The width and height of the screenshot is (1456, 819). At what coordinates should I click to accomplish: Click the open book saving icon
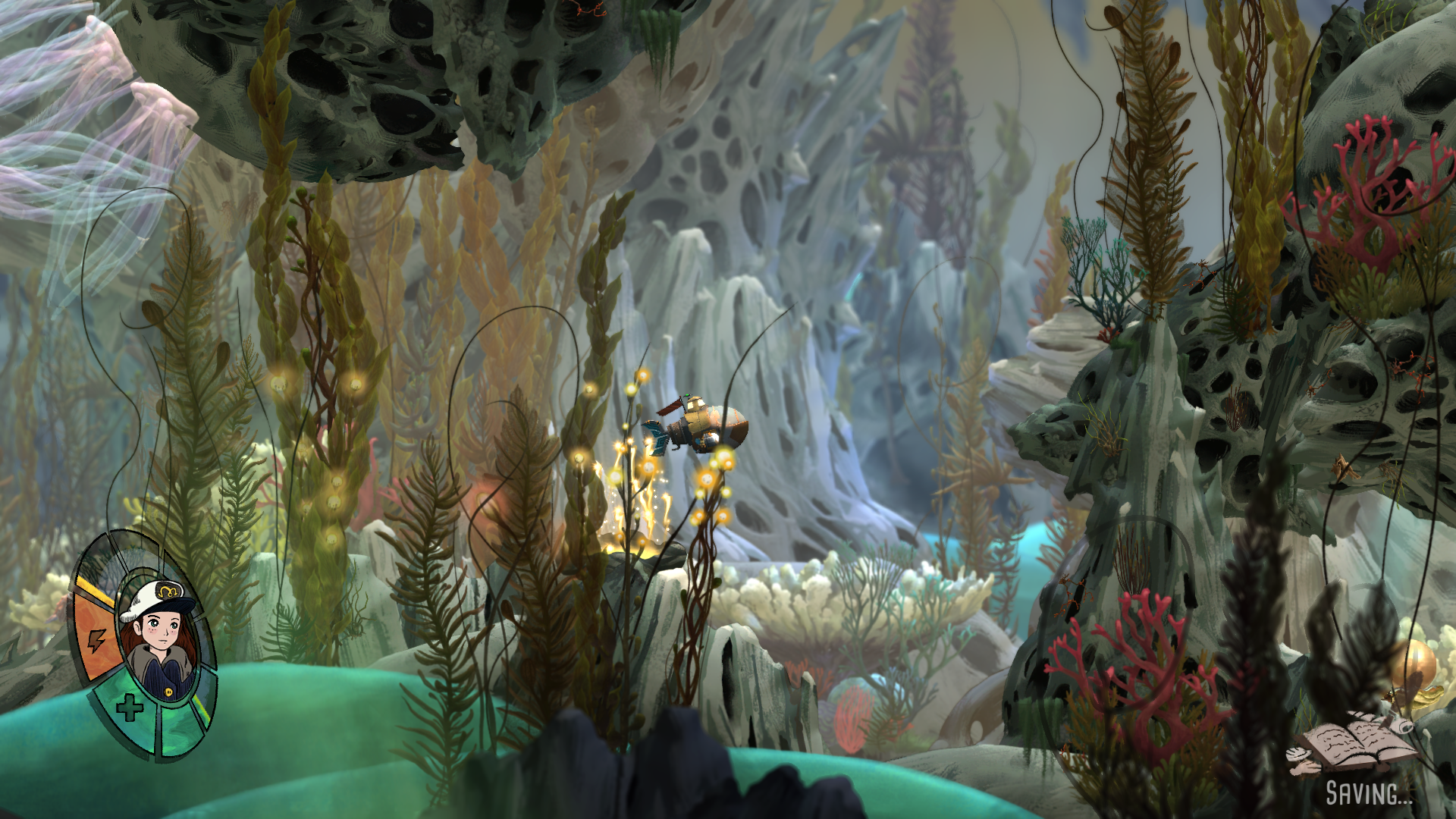point(1354,744)
